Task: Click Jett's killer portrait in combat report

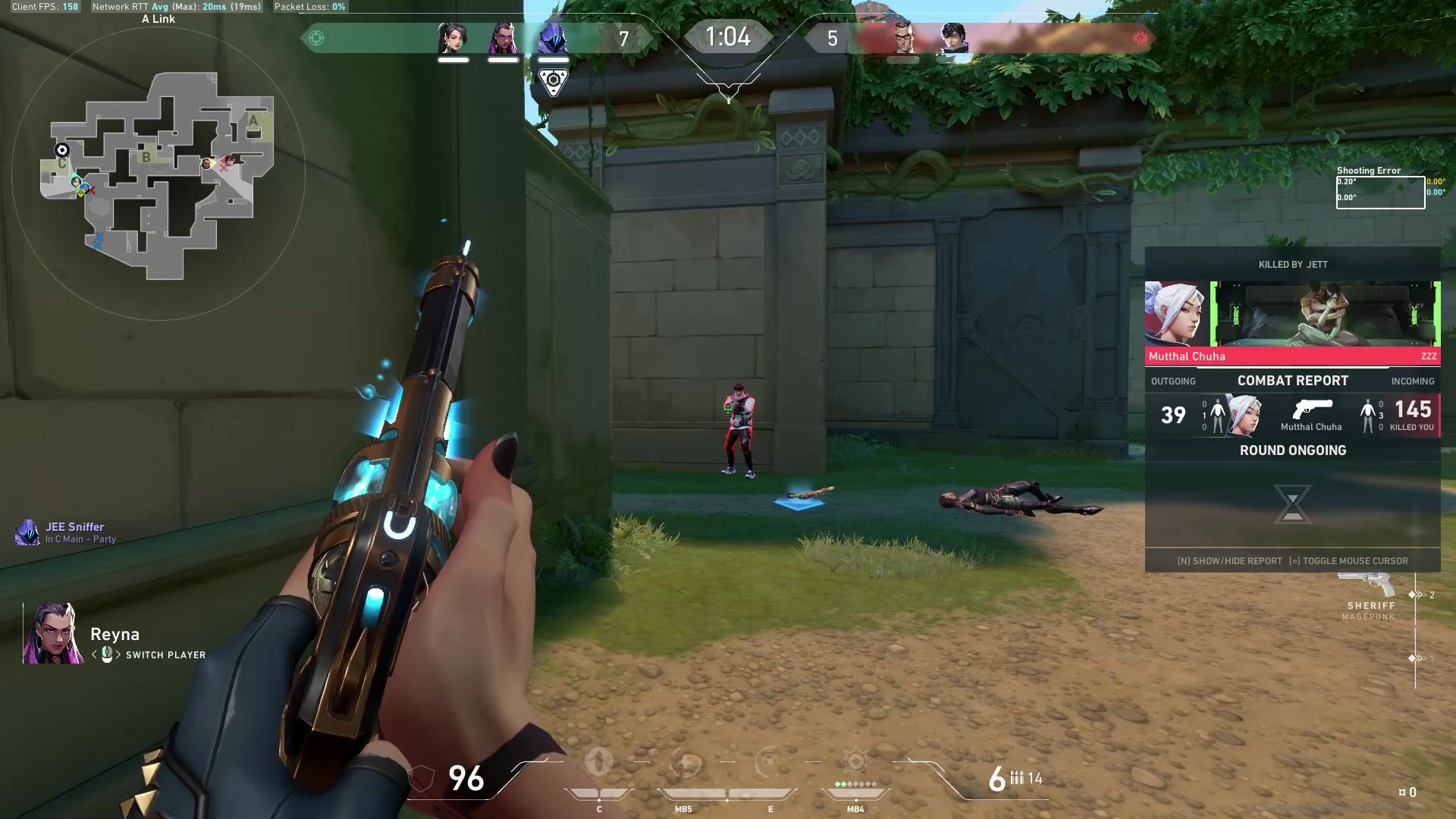Action: (x=1175, y=314)
